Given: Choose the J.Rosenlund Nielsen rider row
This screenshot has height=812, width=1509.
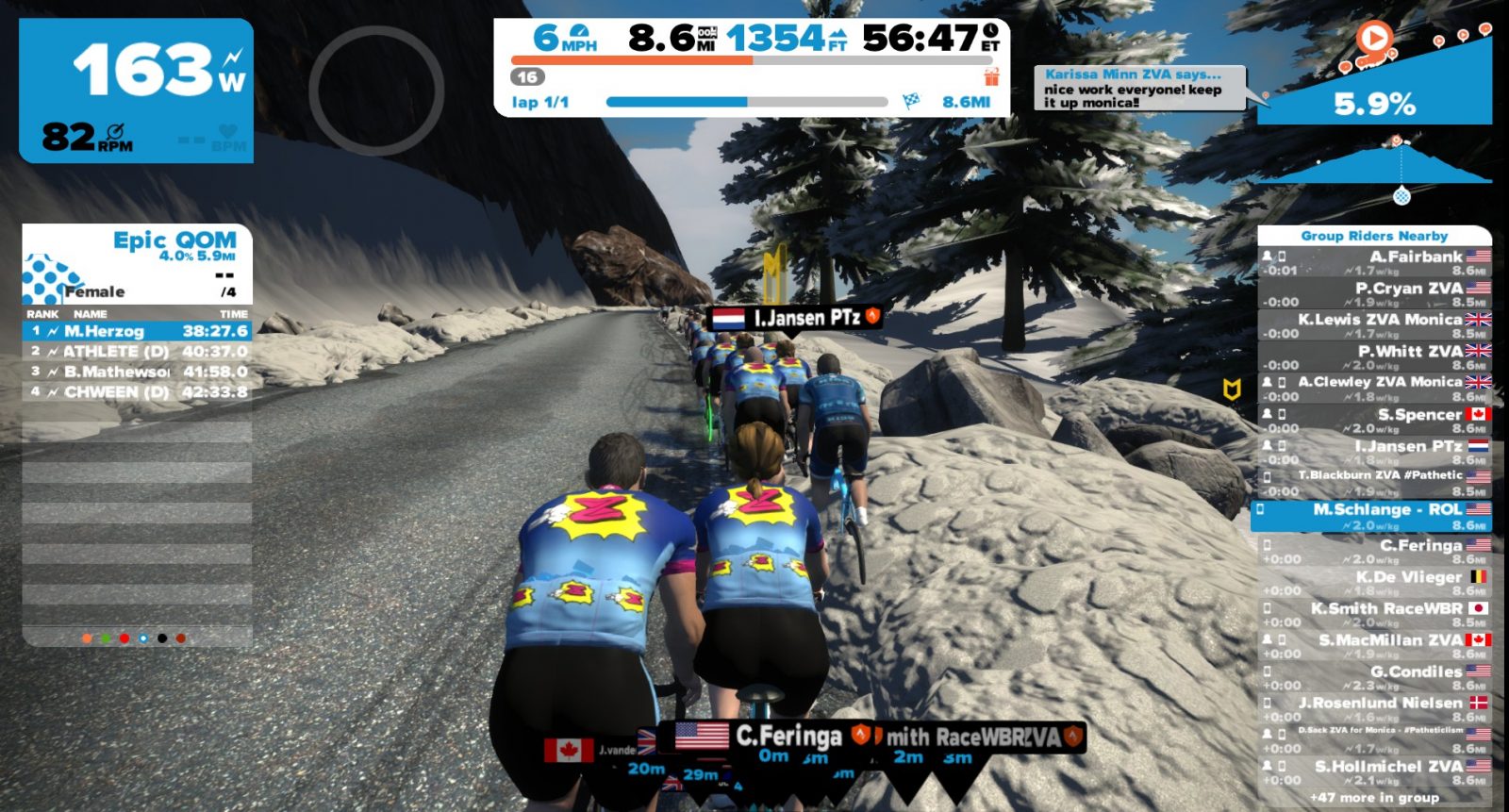Looking at the screenshot, I should pos(1375,709).
